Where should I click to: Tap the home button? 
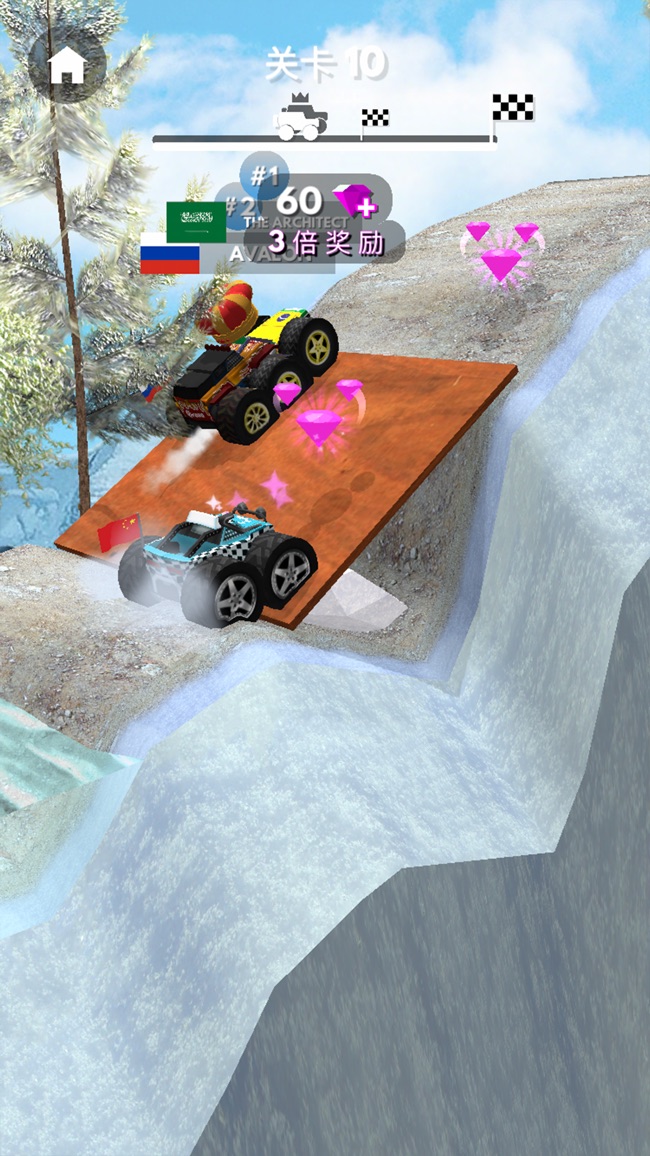coord(67,65)
